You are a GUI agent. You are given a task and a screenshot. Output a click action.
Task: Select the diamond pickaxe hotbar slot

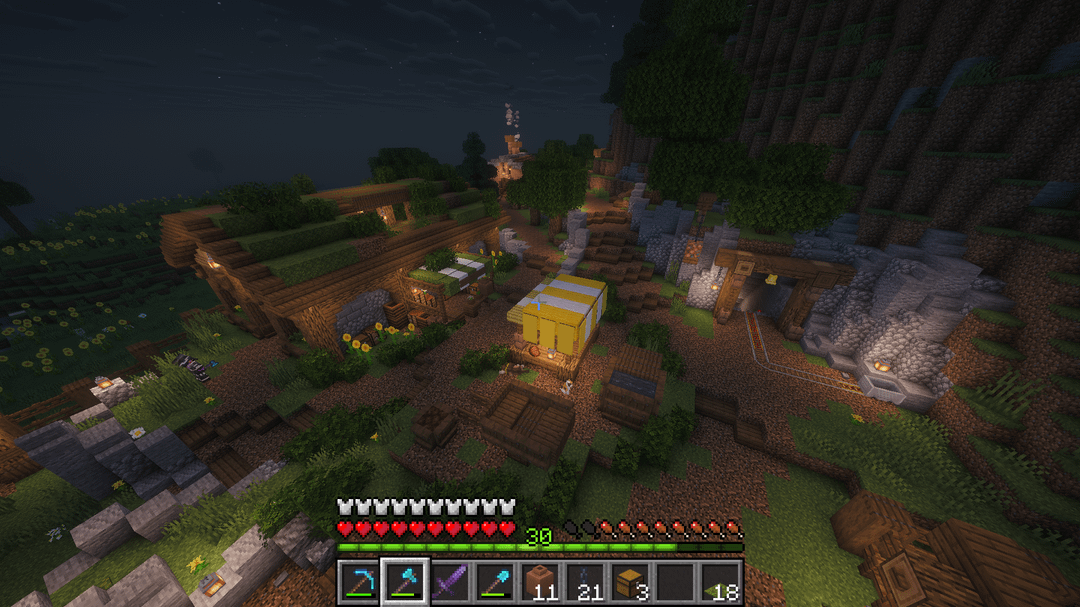(x=359, y=582)
